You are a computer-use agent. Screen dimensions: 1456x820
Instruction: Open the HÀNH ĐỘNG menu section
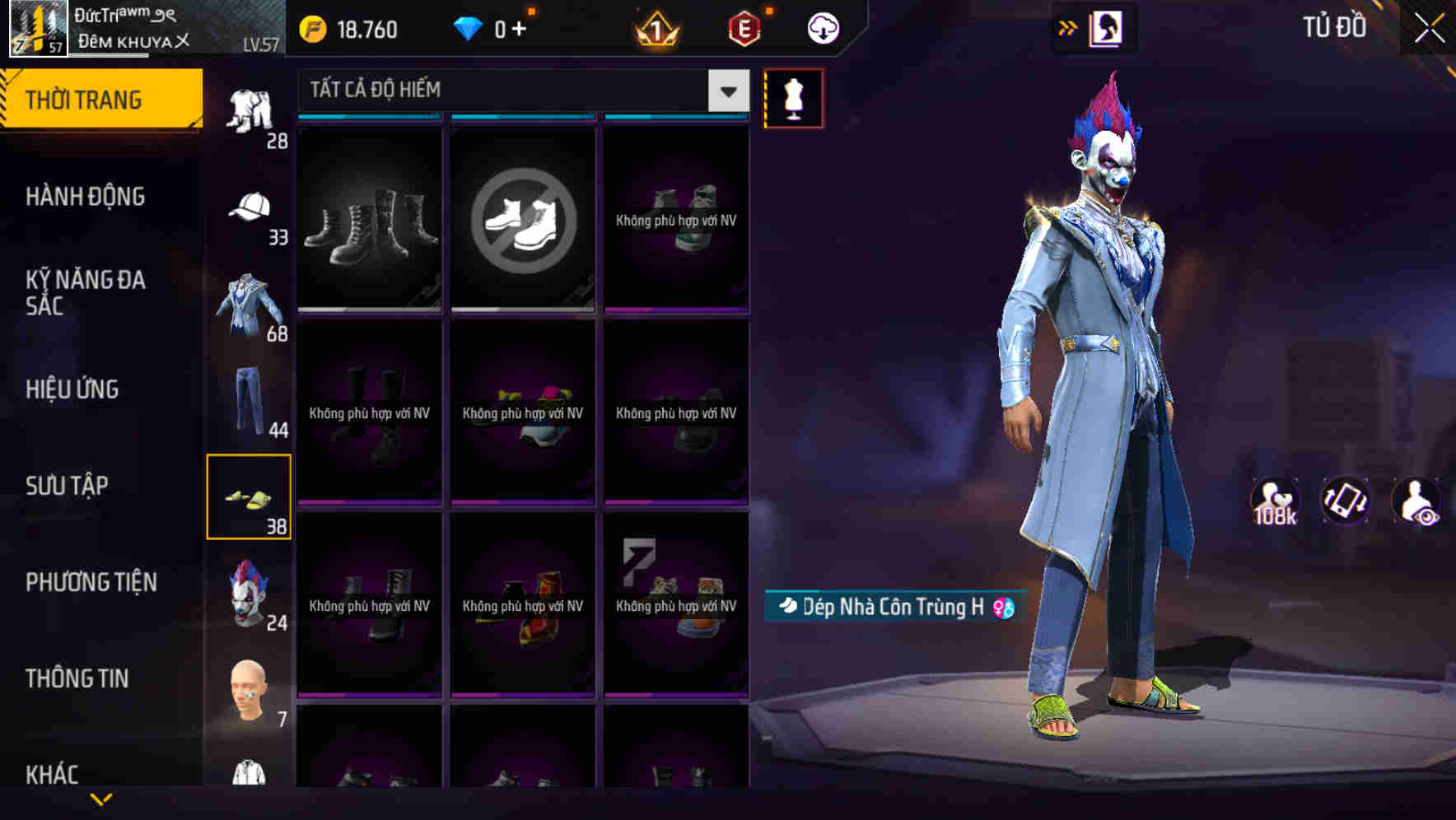86,197
